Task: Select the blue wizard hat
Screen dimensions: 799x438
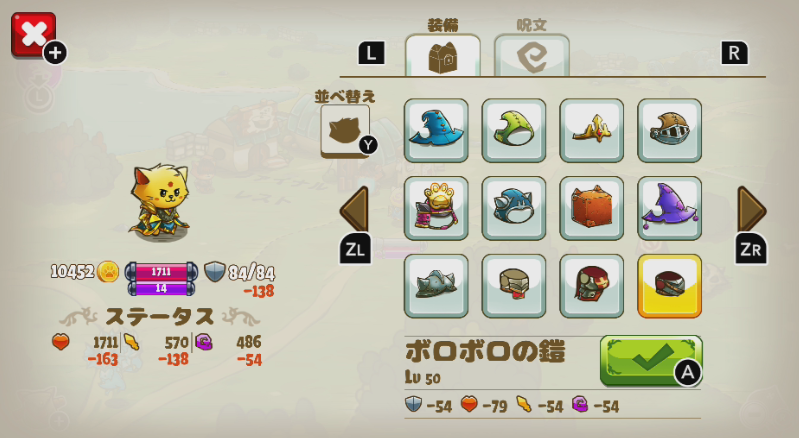Action: (436, 130)
